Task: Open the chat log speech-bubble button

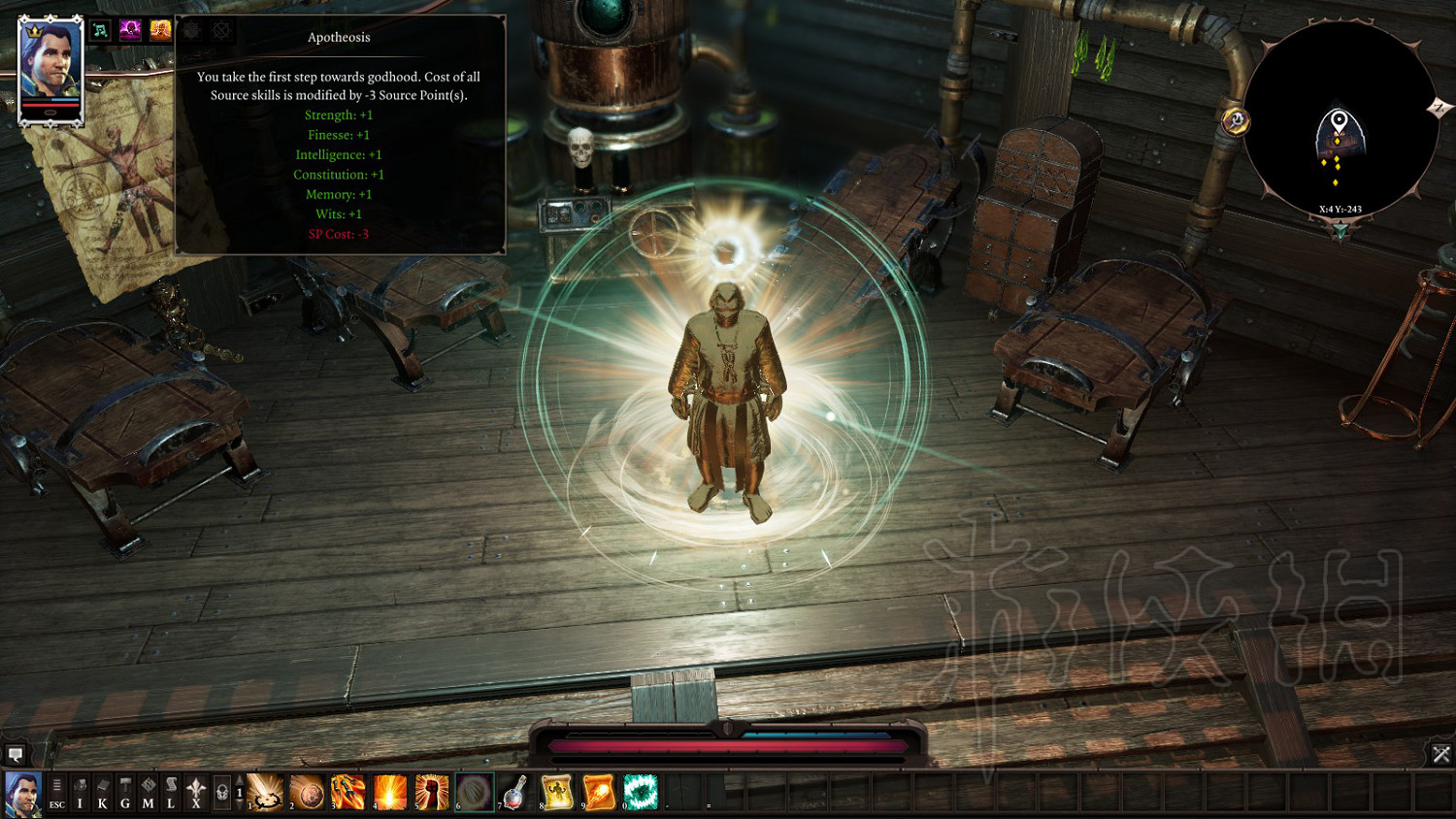Action: (16, 754)
